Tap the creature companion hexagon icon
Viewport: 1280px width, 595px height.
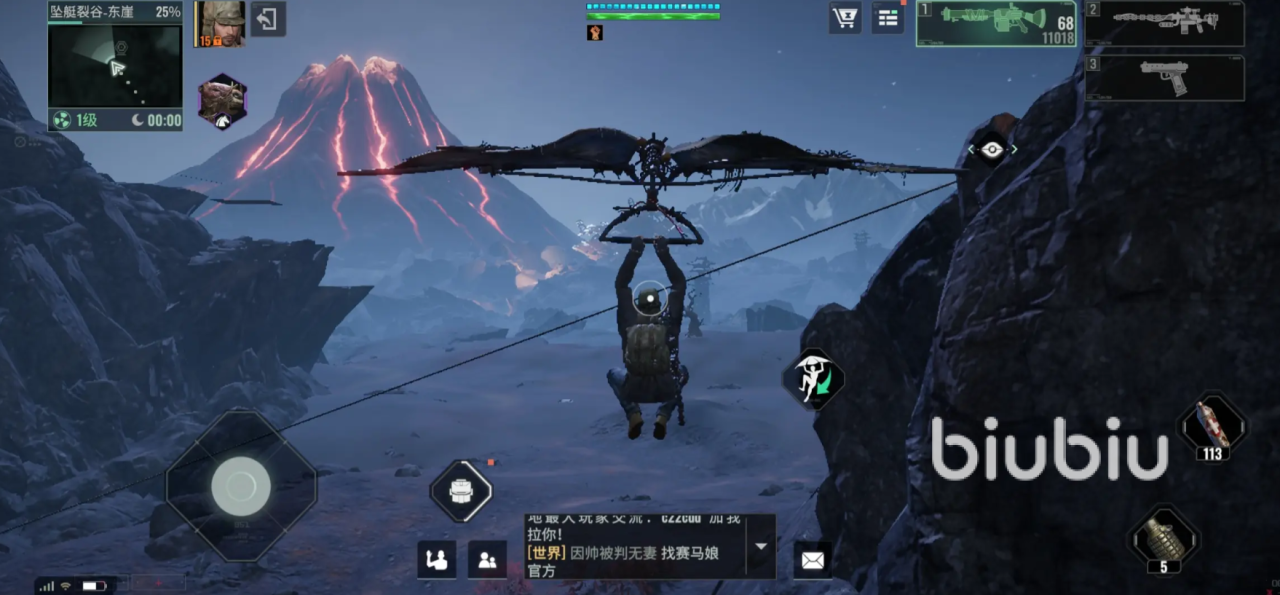tap(222, 101)
